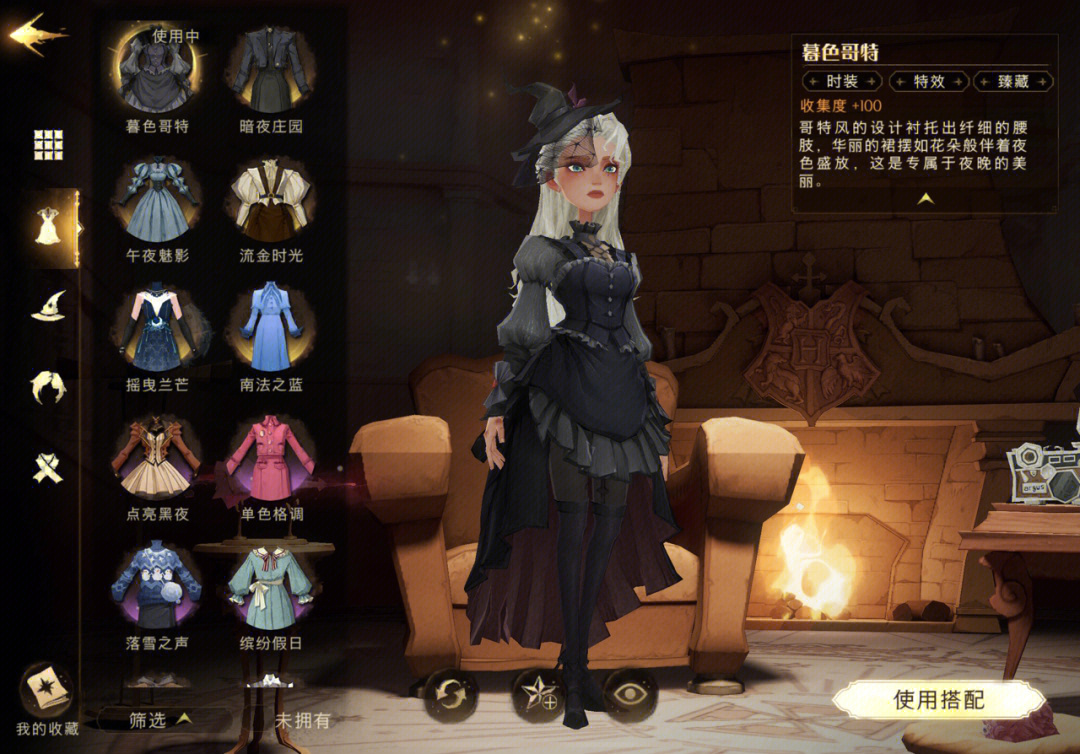The height and width of the screenshot is (754, 1080).
Task: Switch to the witch hat category
Action: click(x=48, y=307)
